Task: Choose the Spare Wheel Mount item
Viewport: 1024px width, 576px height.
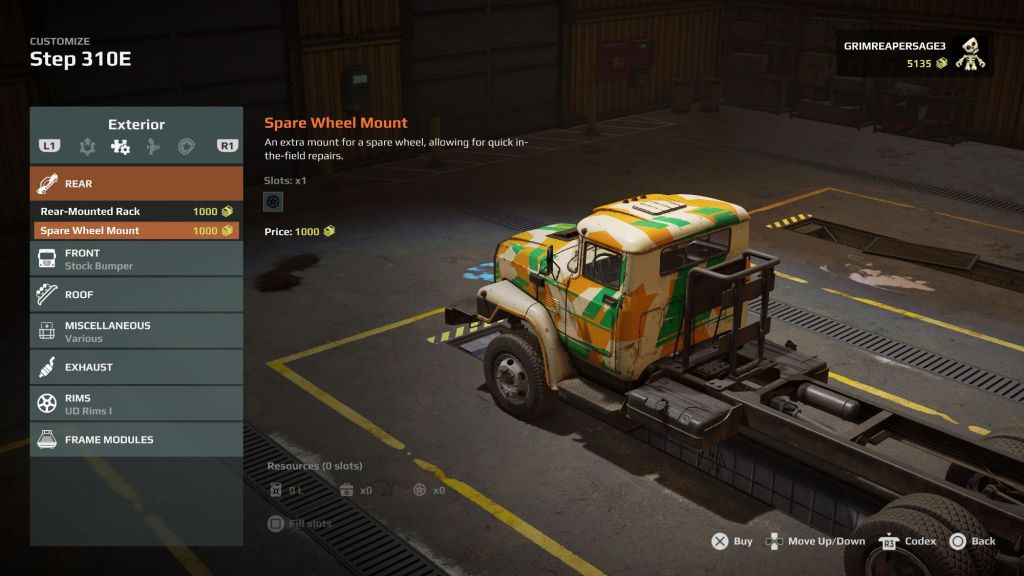Action: point(136,230)
